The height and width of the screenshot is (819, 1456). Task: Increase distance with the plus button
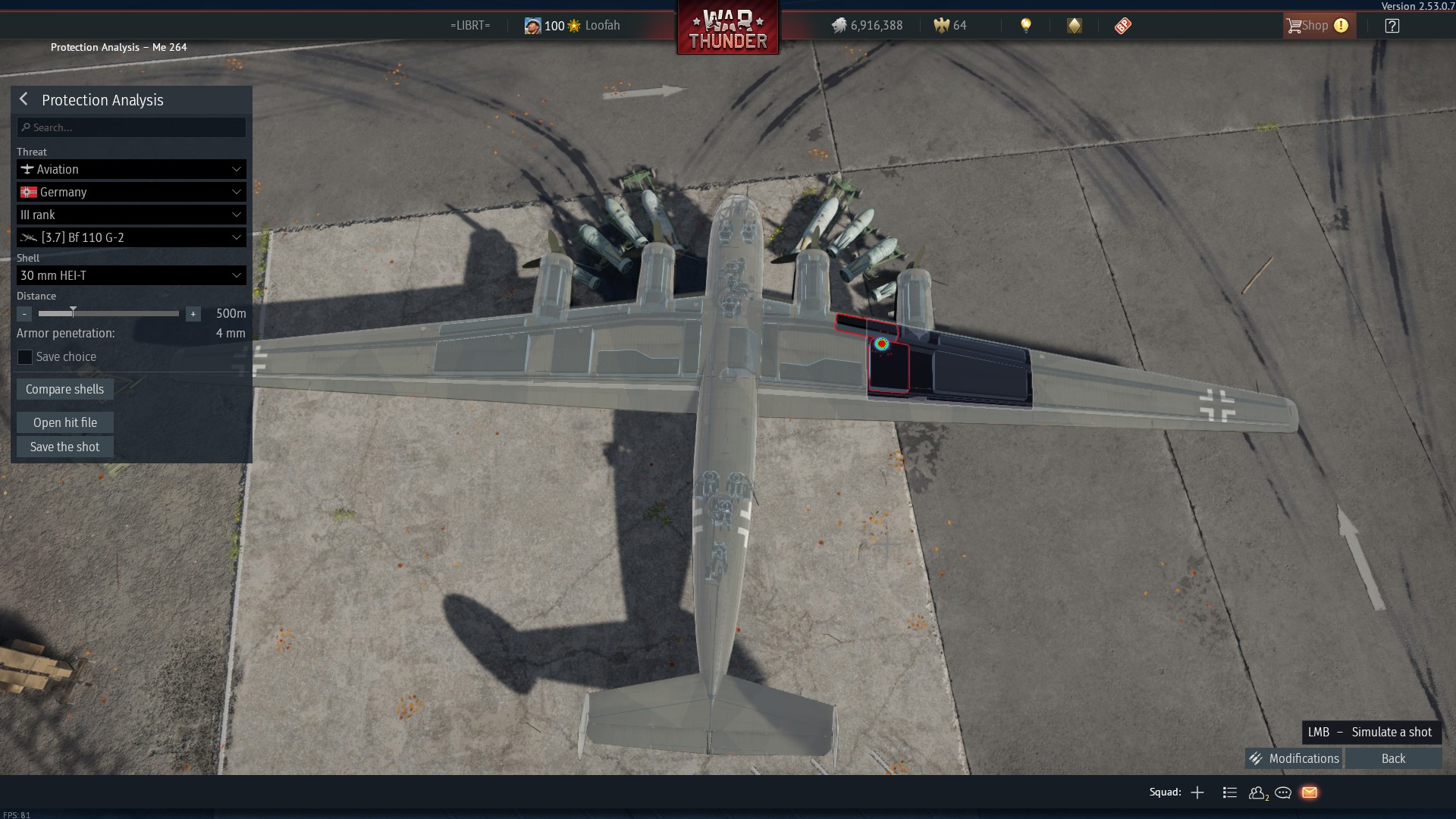(x=193, y=314)
